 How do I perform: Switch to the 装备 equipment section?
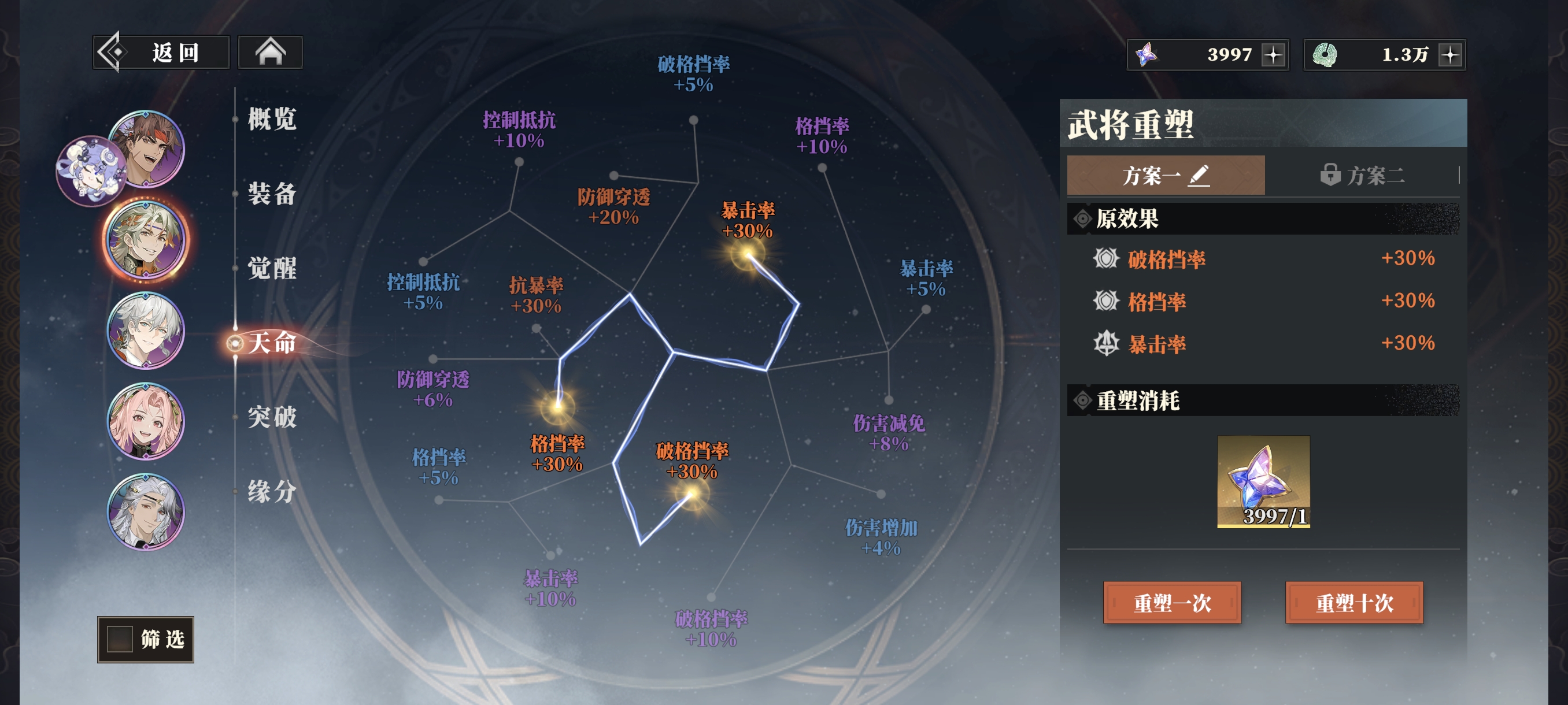(272, 194)
